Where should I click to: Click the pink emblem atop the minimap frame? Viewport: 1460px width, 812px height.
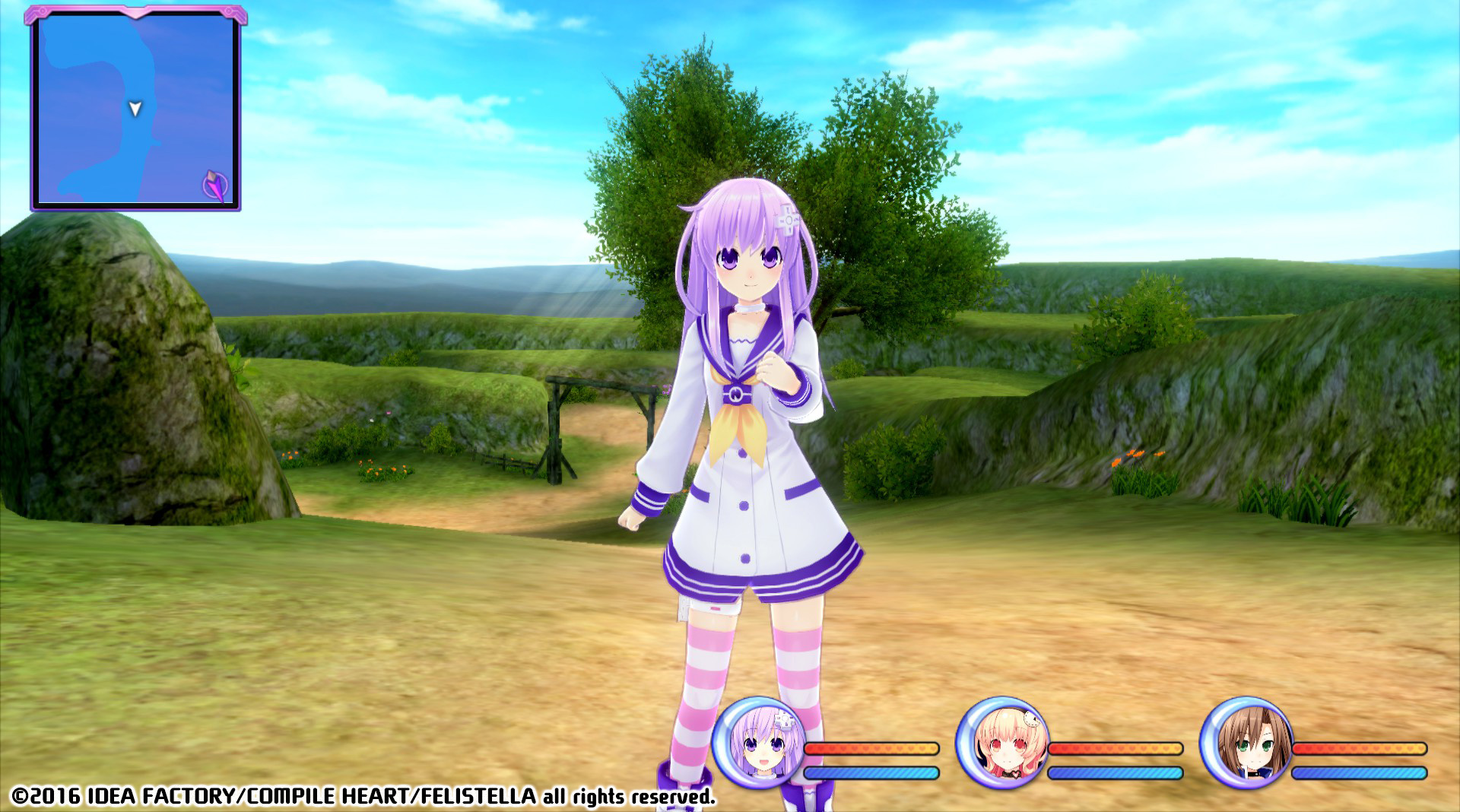[134, 9]
